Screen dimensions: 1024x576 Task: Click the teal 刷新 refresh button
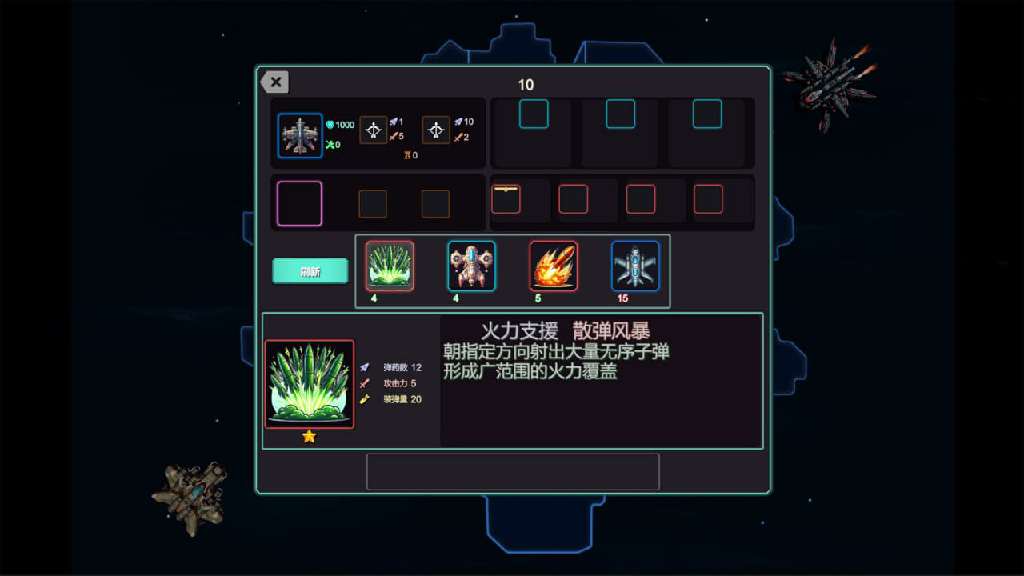pos(310,271)
